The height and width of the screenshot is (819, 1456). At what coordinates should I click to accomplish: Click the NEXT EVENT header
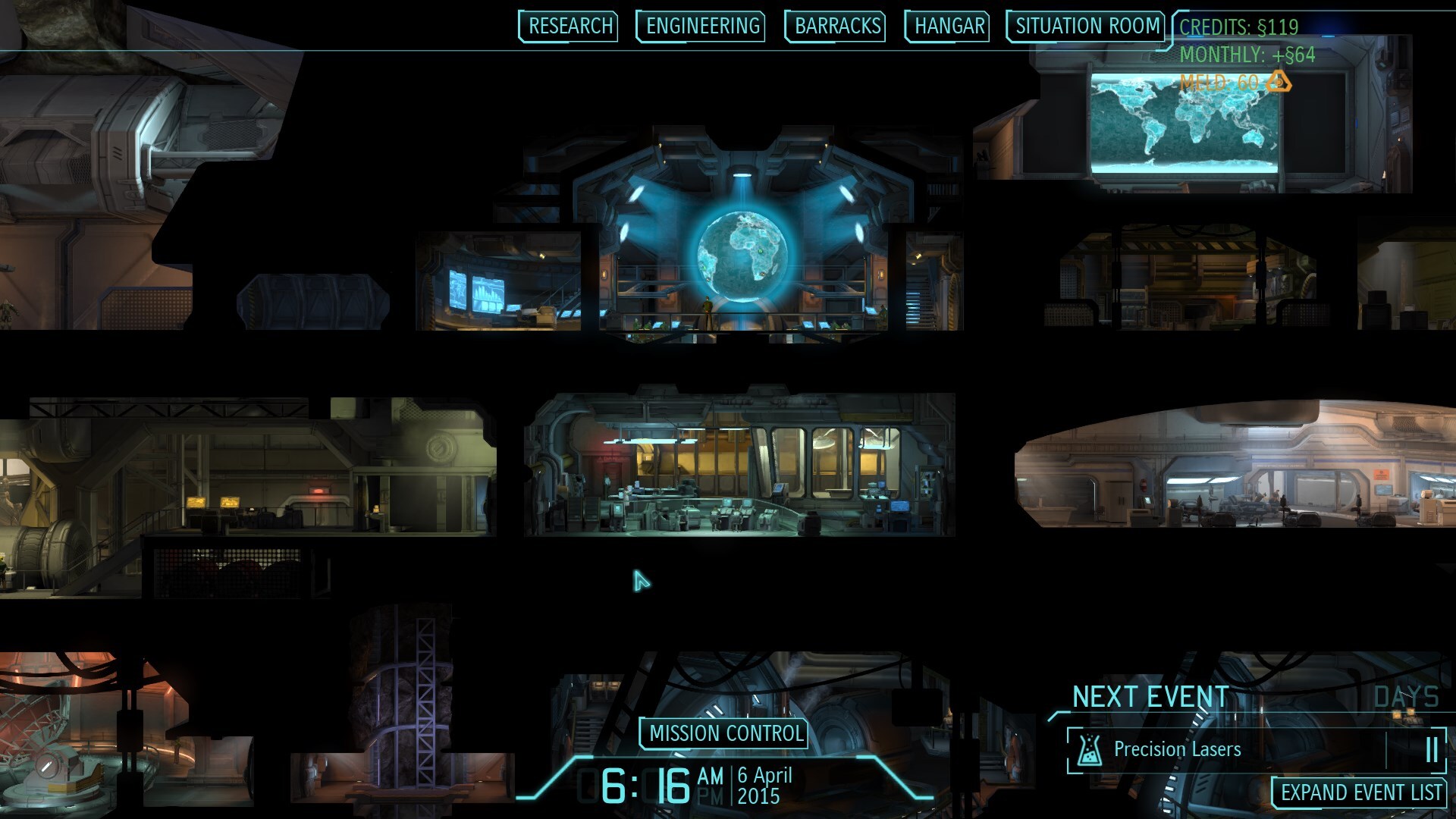pyautogui.click(x=1150, y=695)
